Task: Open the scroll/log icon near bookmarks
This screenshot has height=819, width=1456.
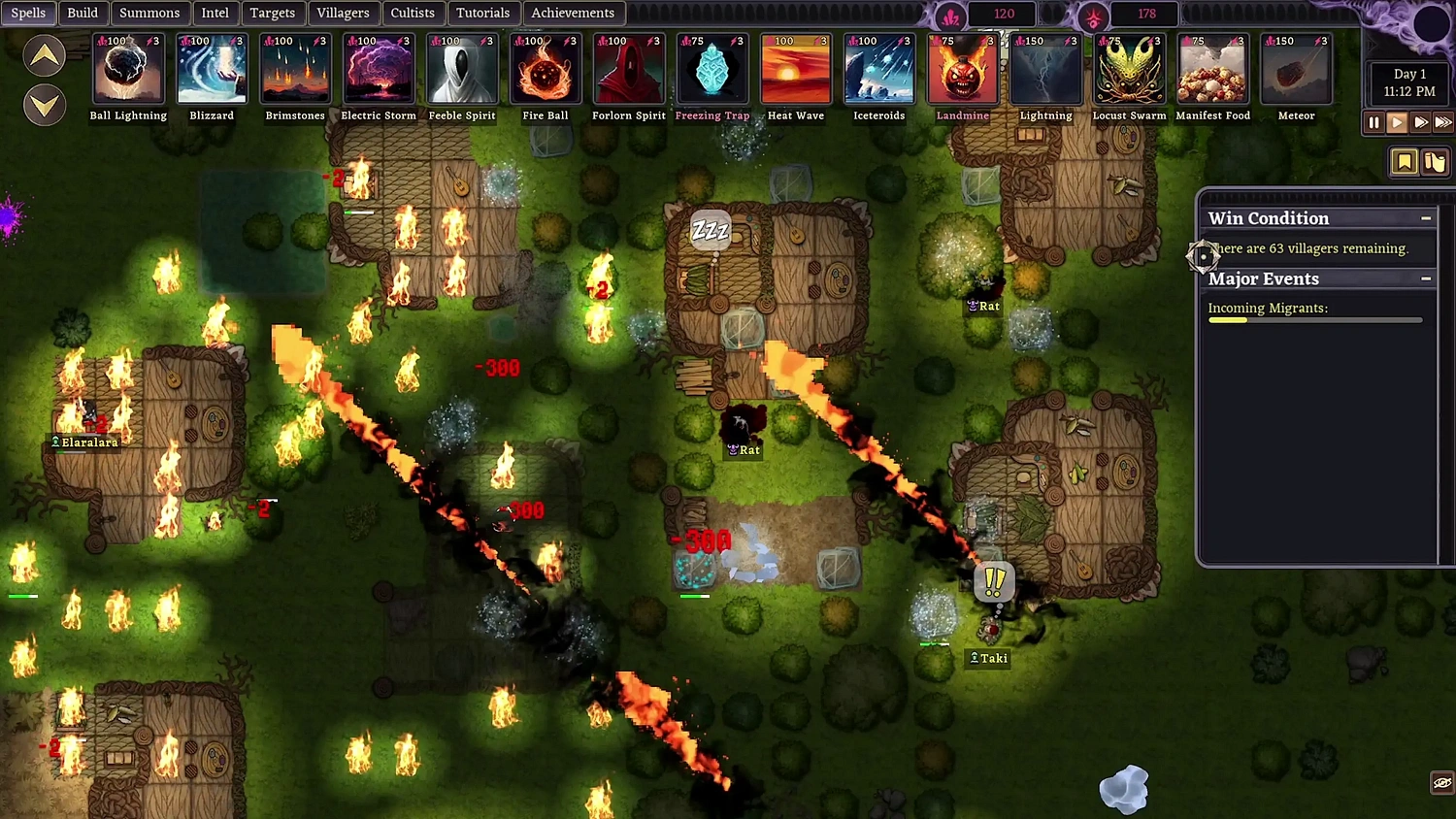Action: tap(1435, 162)
